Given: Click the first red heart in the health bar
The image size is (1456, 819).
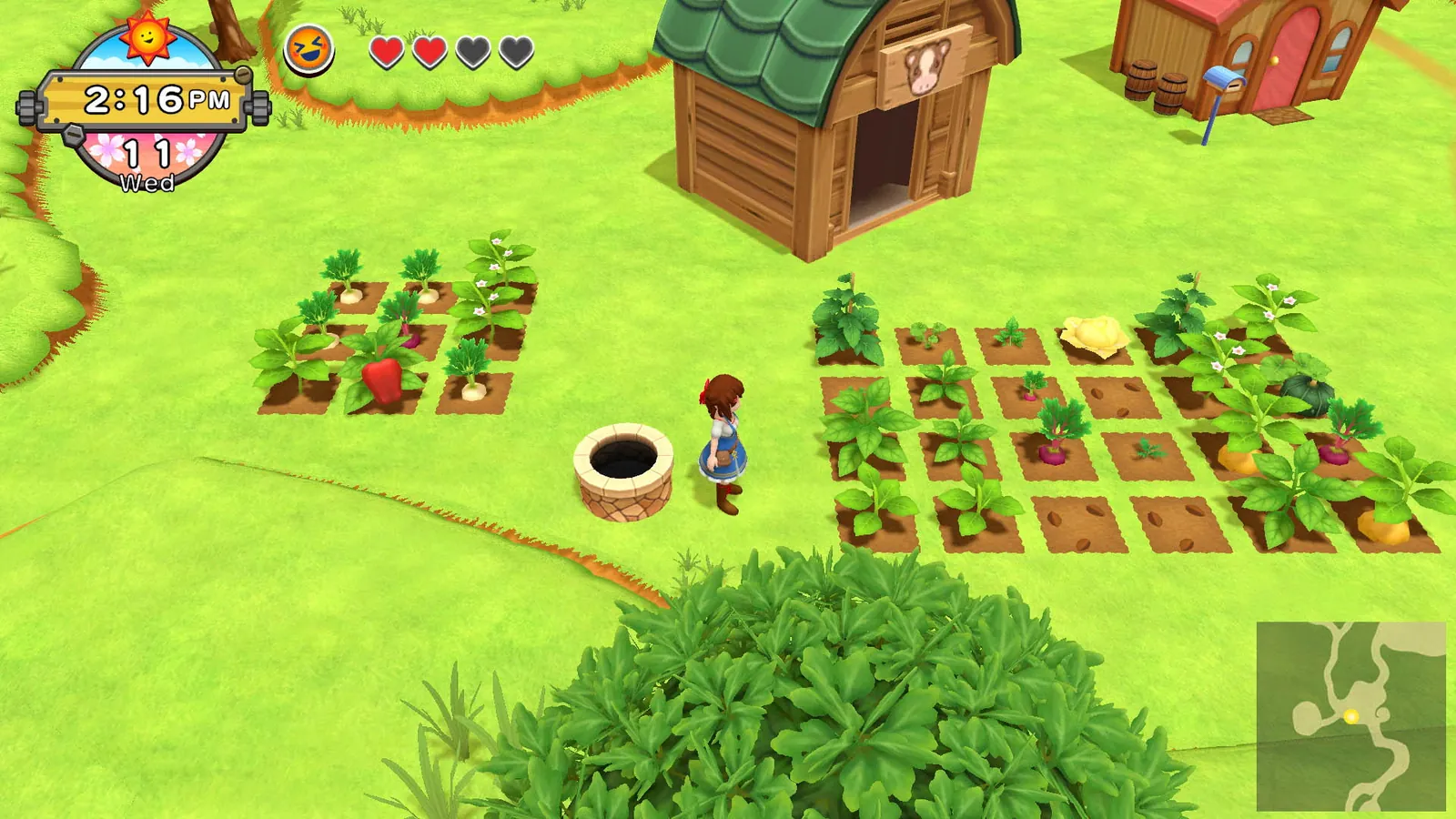Looking at the screenshot, I should click(x=387, y=53).
